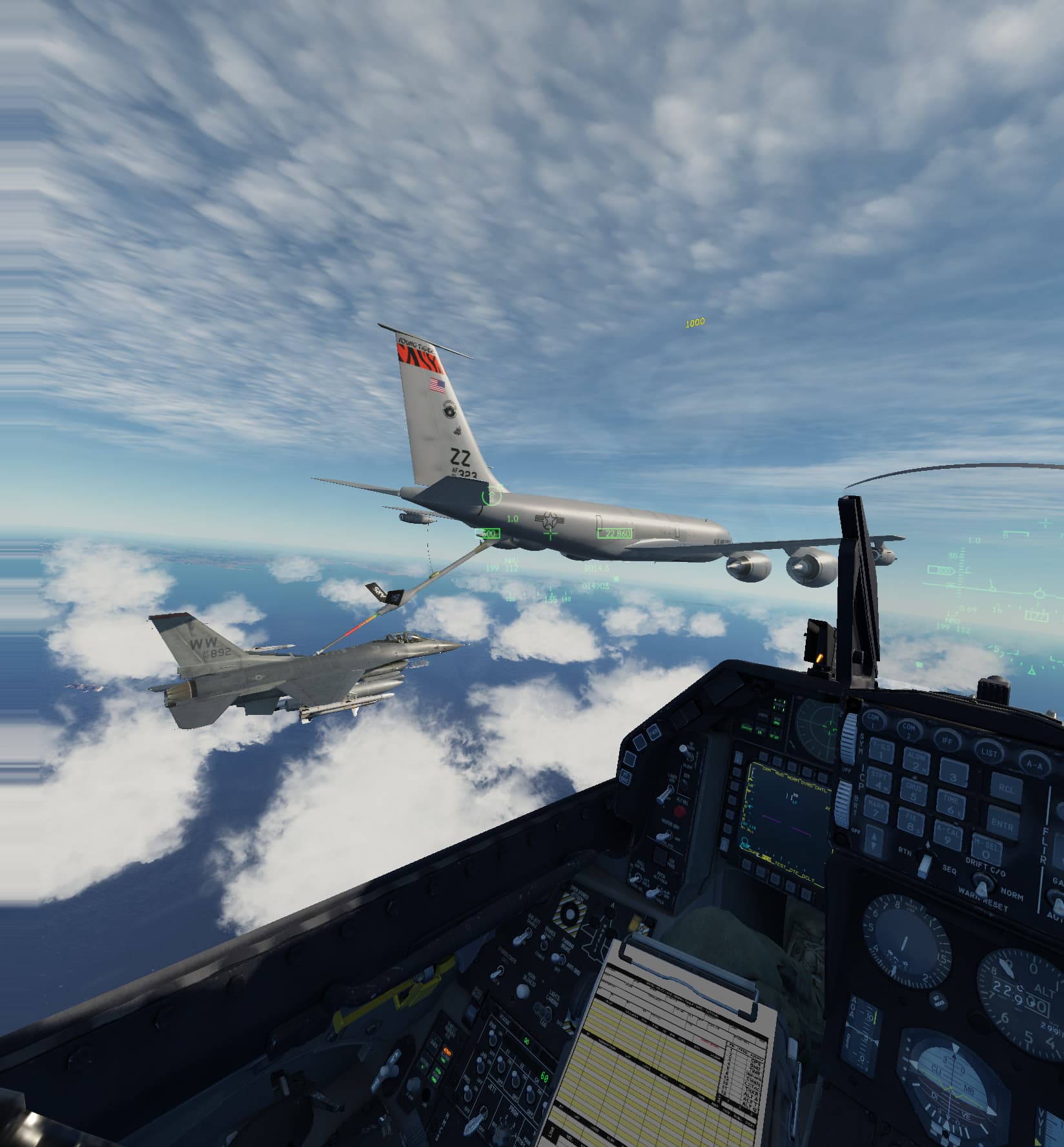
Task: Click the RCL recall key
Action: click(x=1006, y=789)
